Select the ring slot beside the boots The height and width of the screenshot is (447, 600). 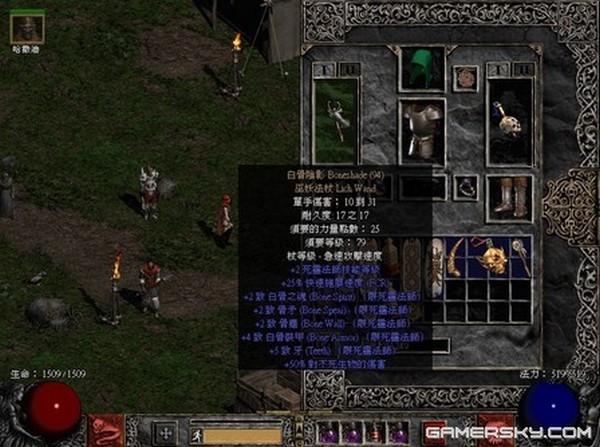465,187
